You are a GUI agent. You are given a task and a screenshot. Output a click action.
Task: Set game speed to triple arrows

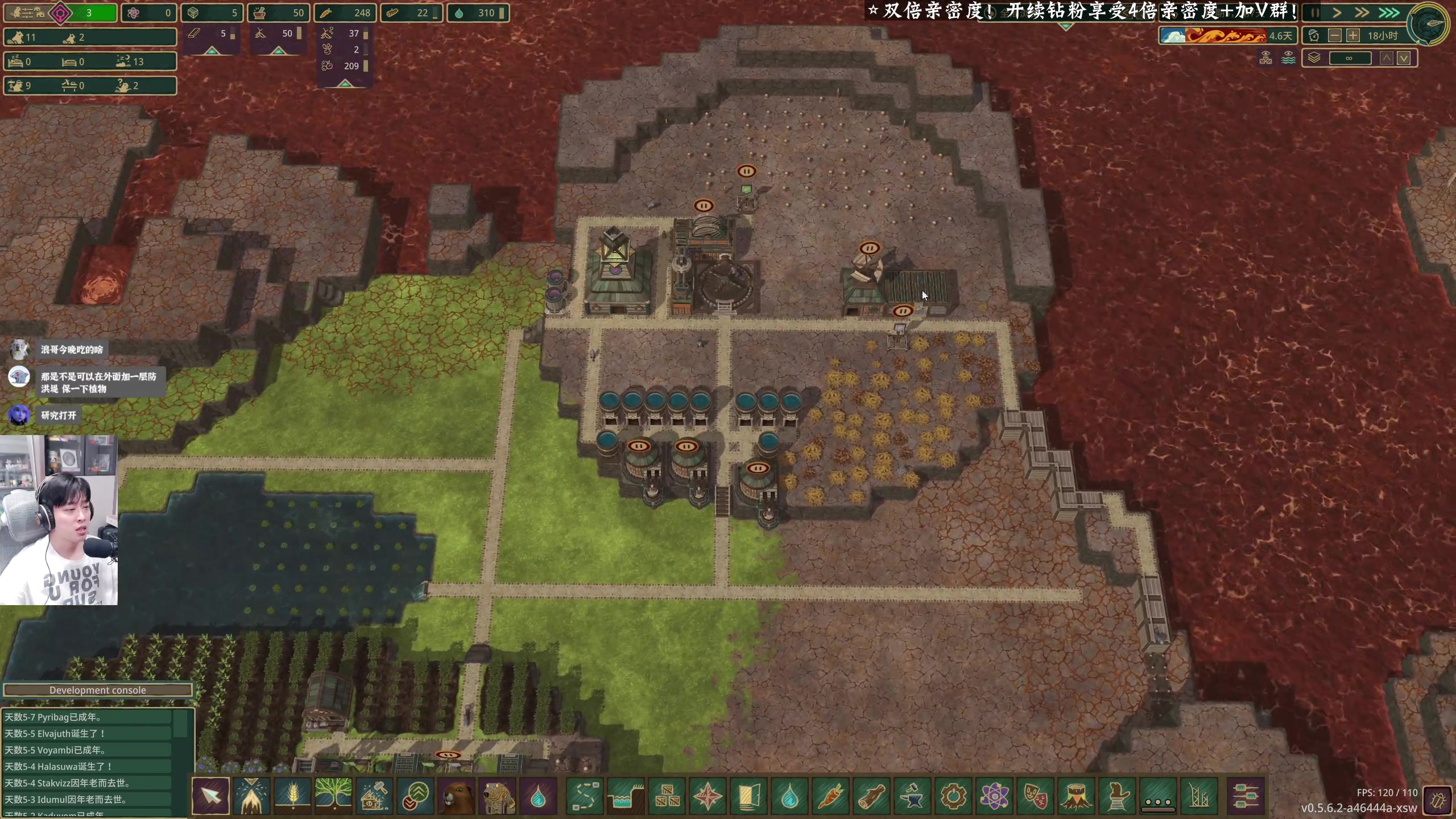(1389, 13)
